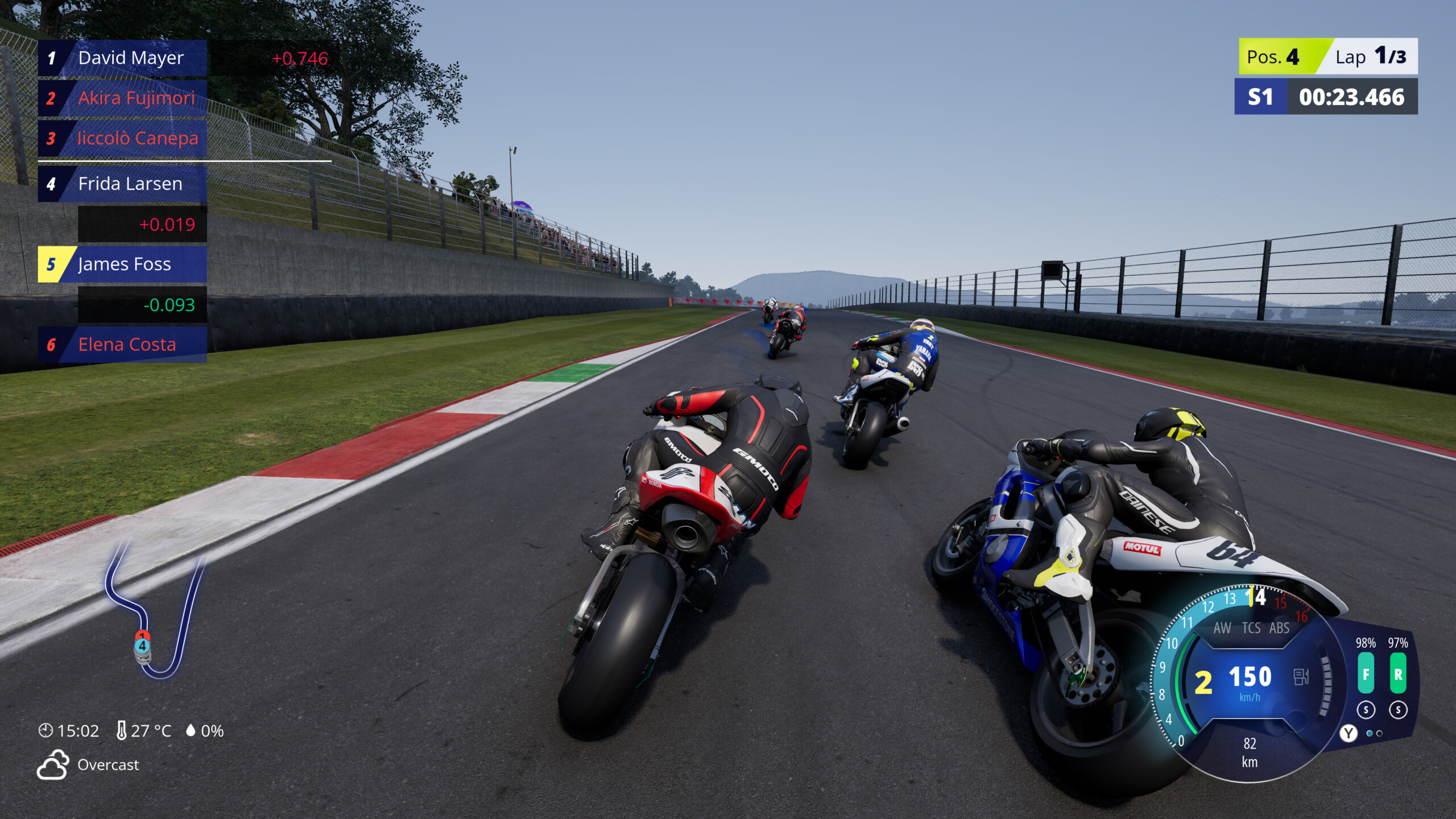Select the rear tyre indicator
Image resolution: width=1456 pixels, height=819 pixels.
click(x=1398, y=674)
